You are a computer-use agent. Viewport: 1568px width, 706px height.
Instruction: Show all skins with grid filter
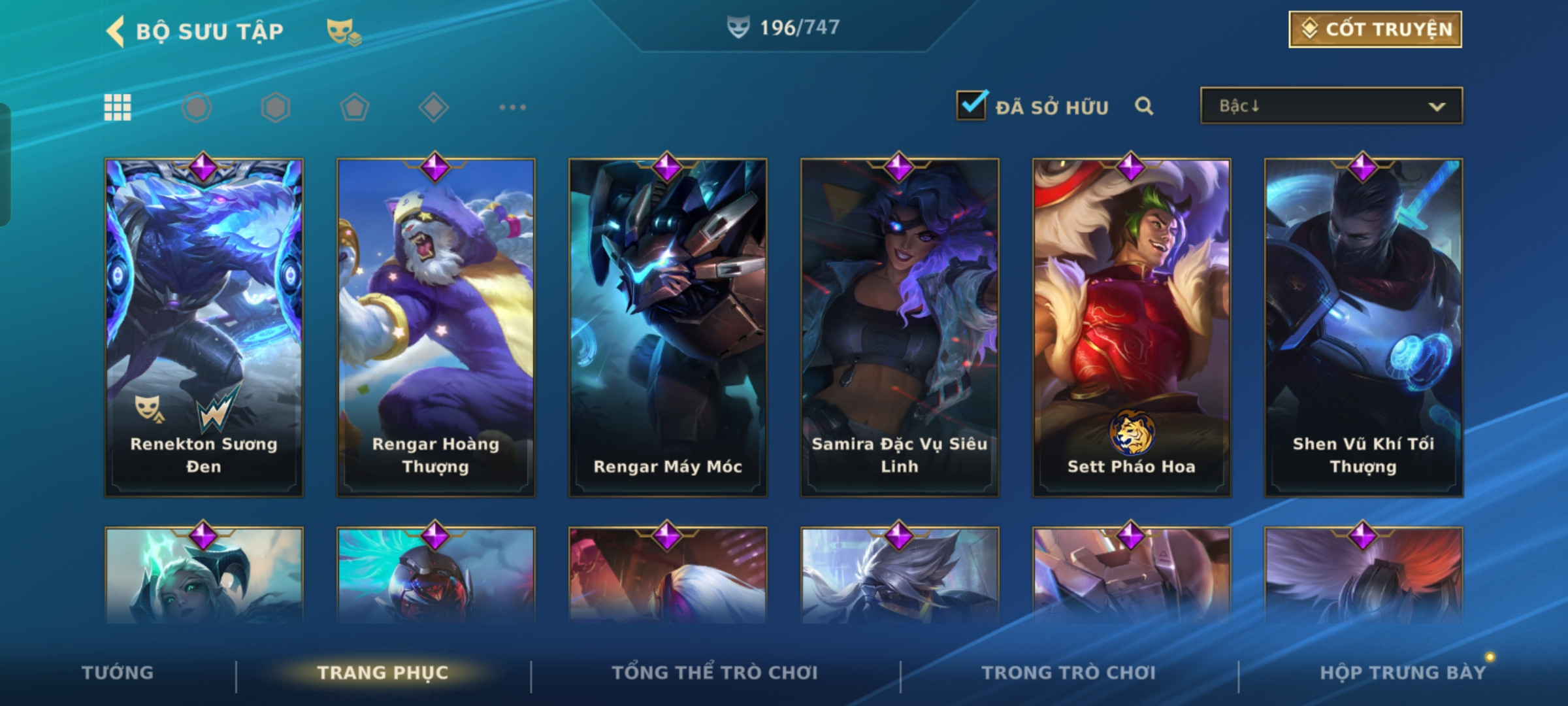(x=118, y=107)
